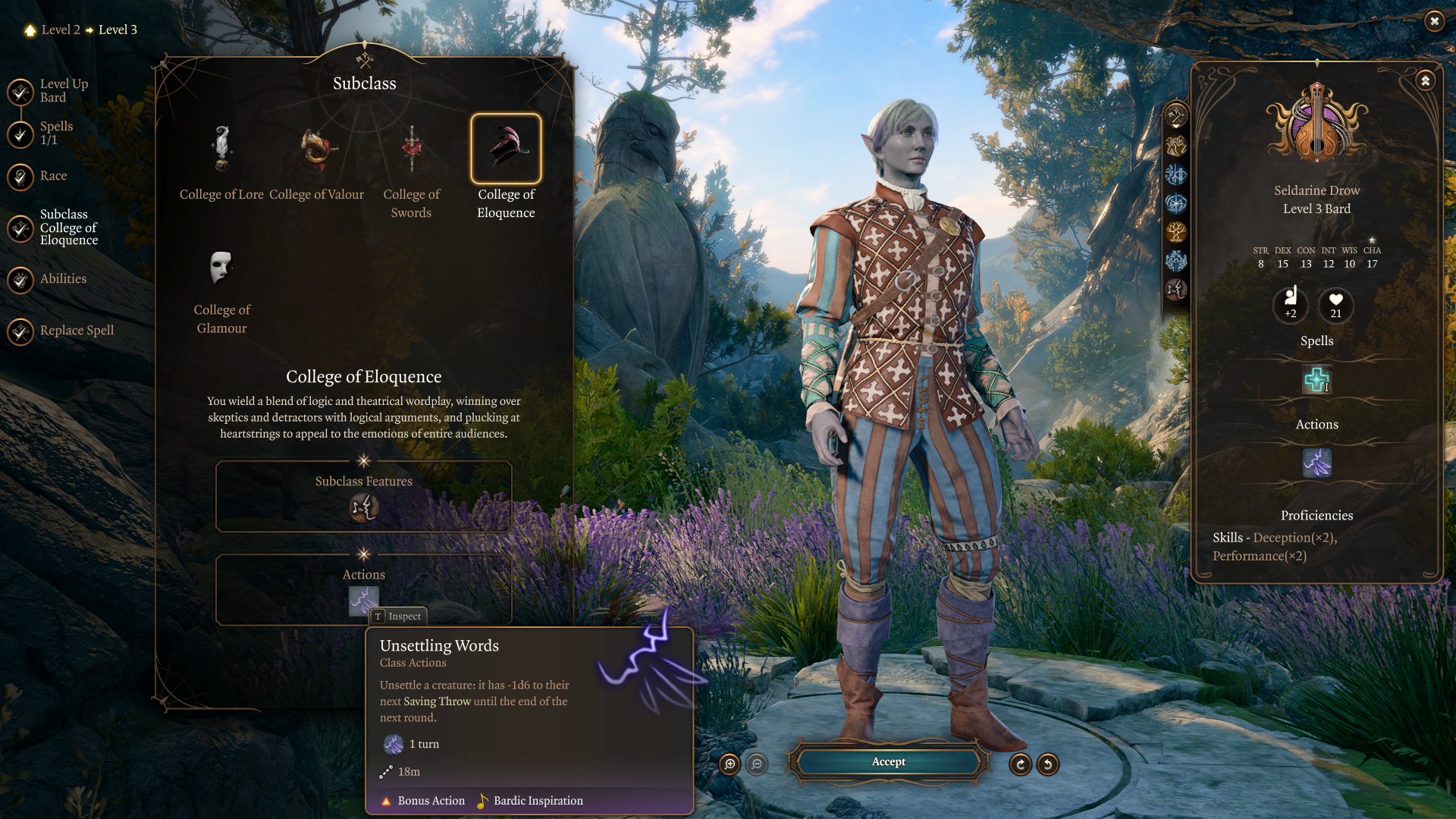Select the College of Lore subclass
The height and width of the screenshot is (819, 1456).
click(x=221, y=149)
